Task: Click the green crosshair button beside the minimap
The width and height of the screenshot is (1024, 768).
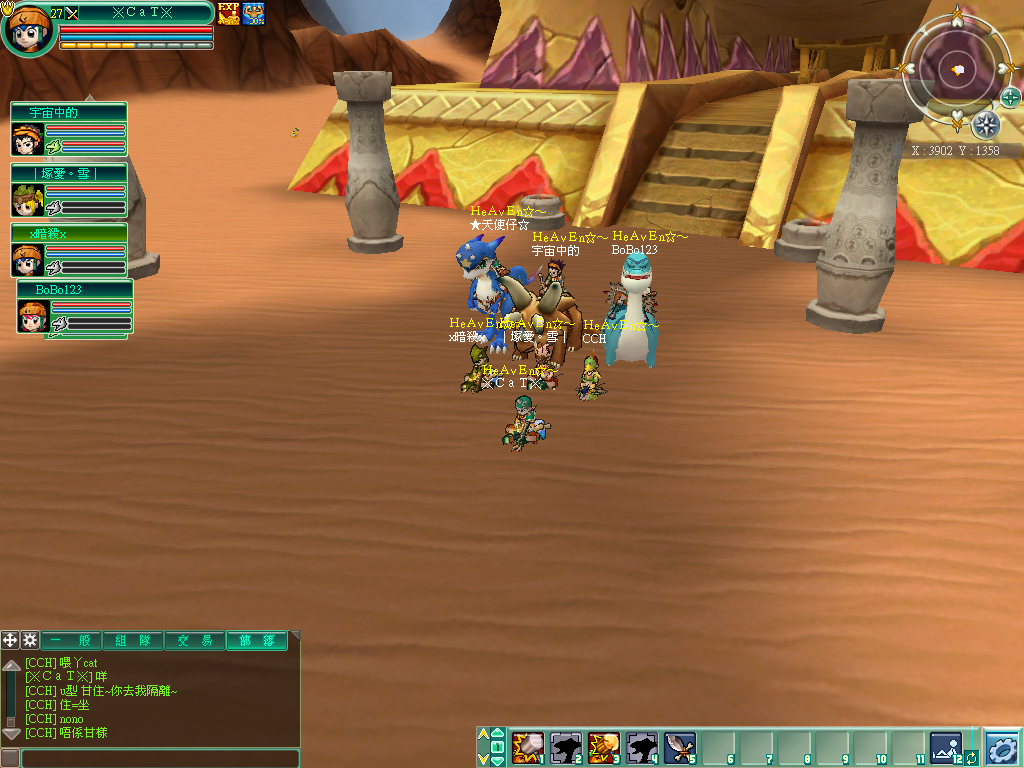Action: (x=1010, y=97)
